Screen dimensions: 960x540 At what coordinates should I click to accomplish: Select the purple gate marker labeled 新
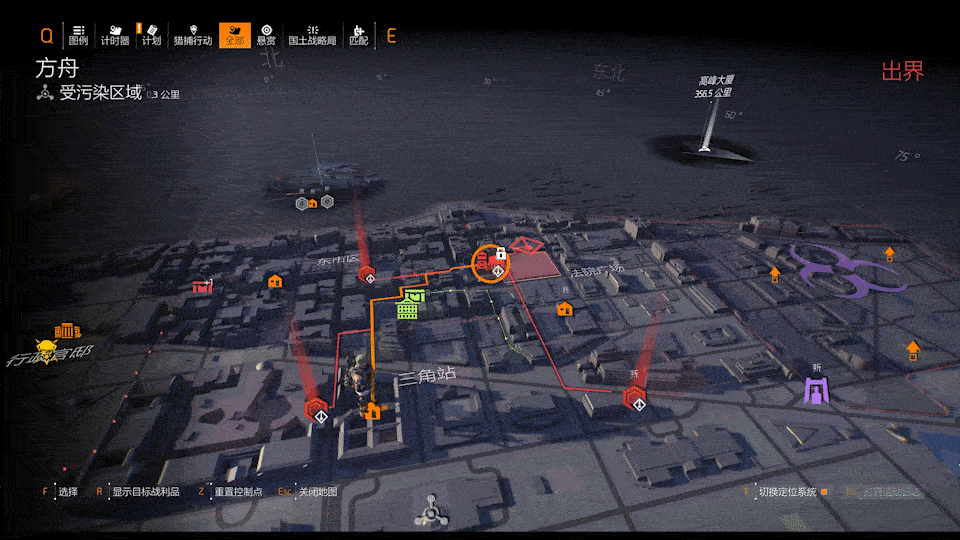click(818, 389)
